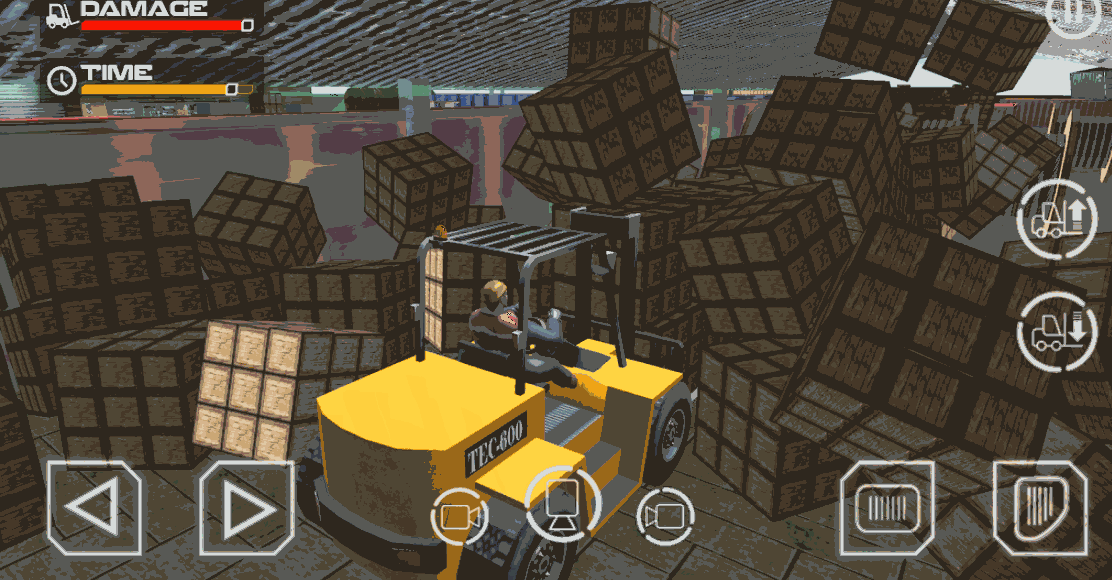This screenshot has width=1112, height=580.
Task: Click the left-facing camera icon
Action: point(459,516)
